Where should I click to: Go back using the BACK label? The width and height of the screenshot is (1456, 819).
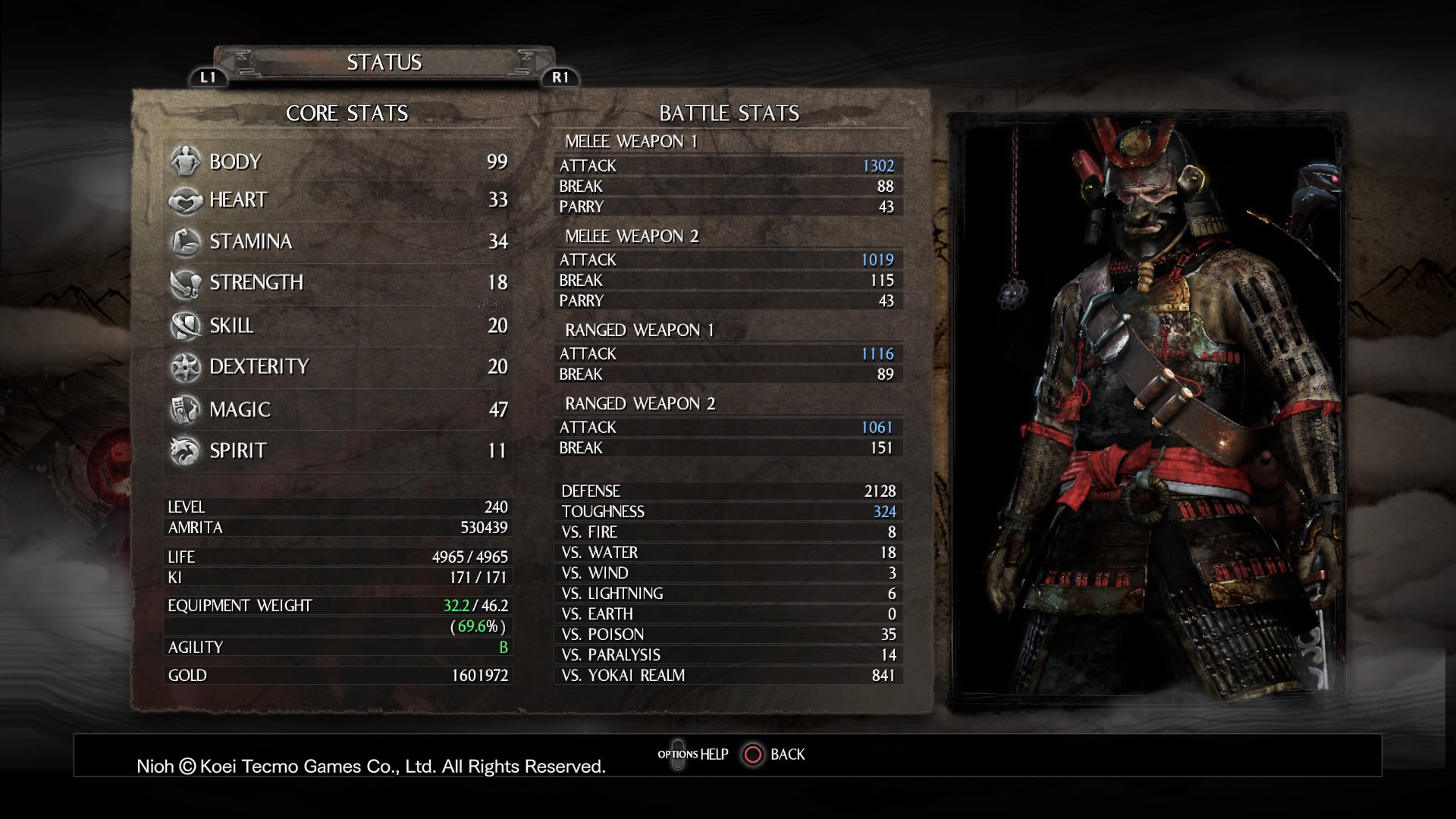click(786, 755)
